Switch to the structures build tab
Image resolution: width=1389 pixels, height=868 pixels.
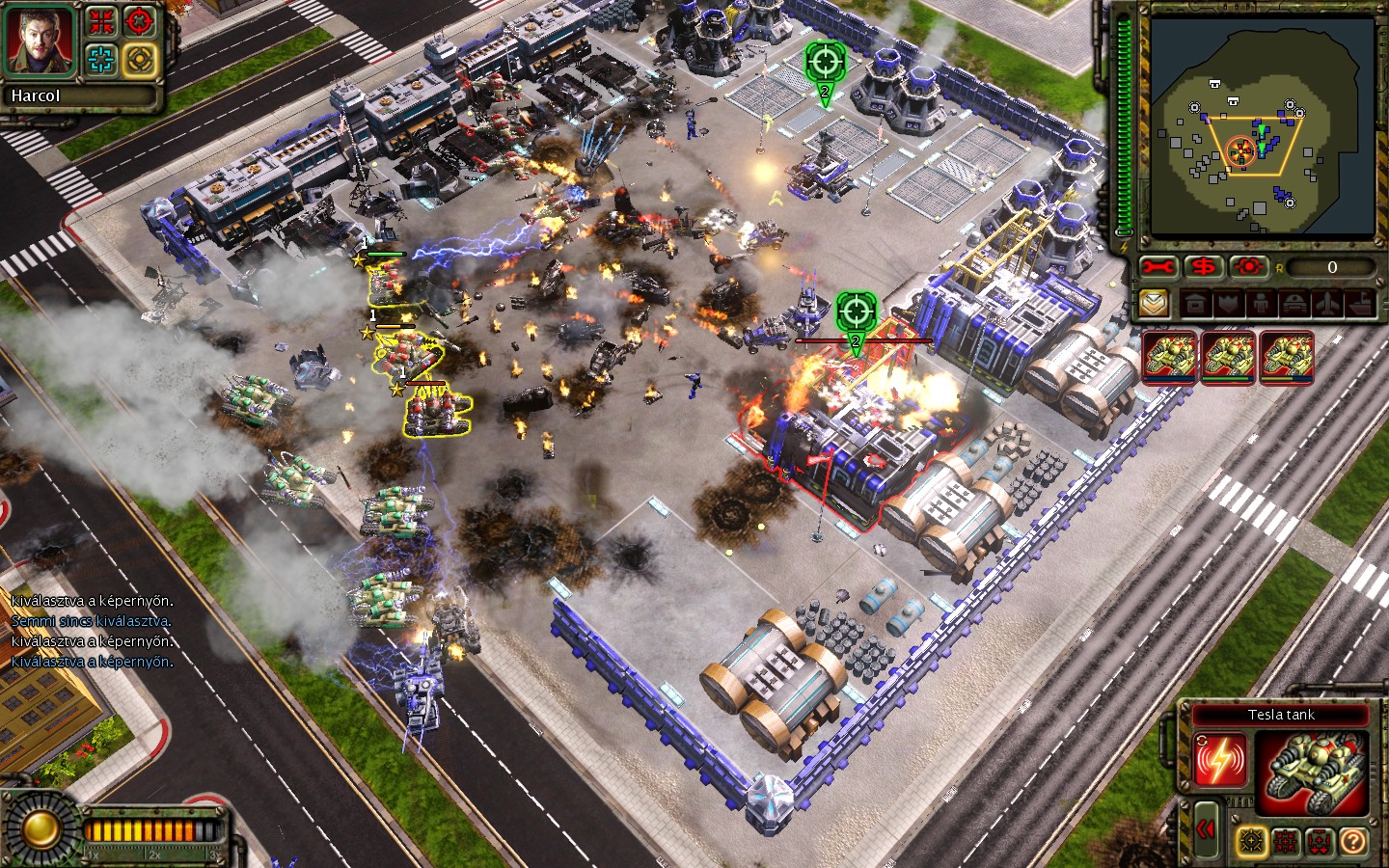(x=1196, y=305)
